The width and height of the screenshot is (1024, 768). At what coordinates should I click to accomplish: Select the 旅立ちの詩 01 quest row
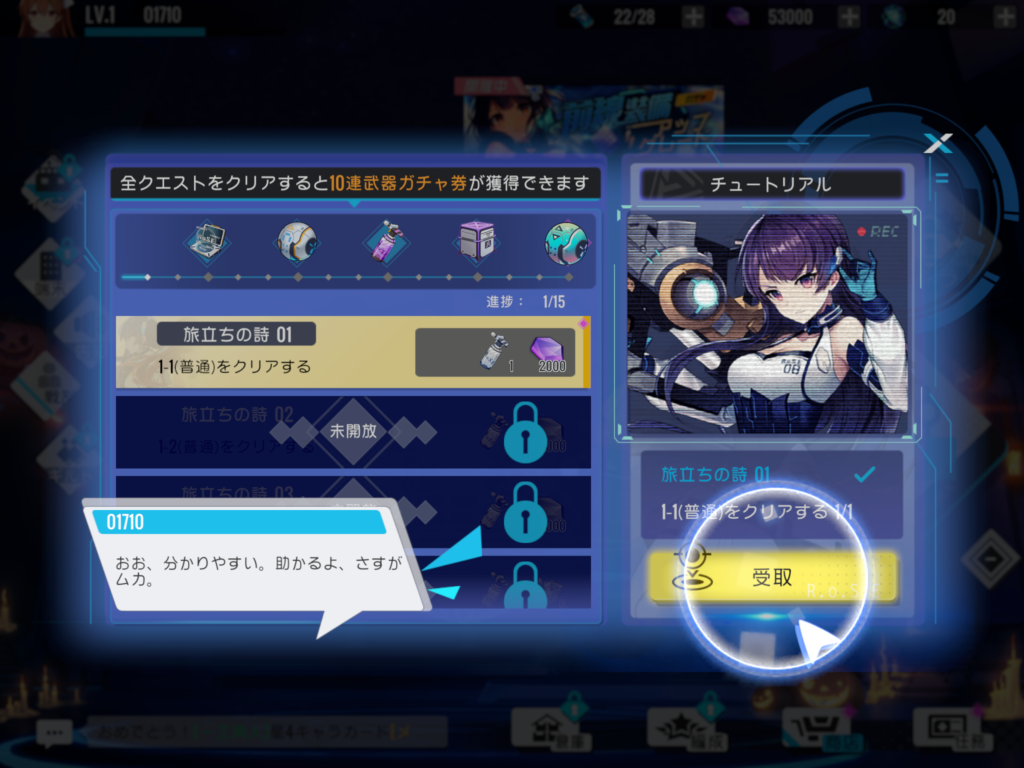tap(352, 352)
